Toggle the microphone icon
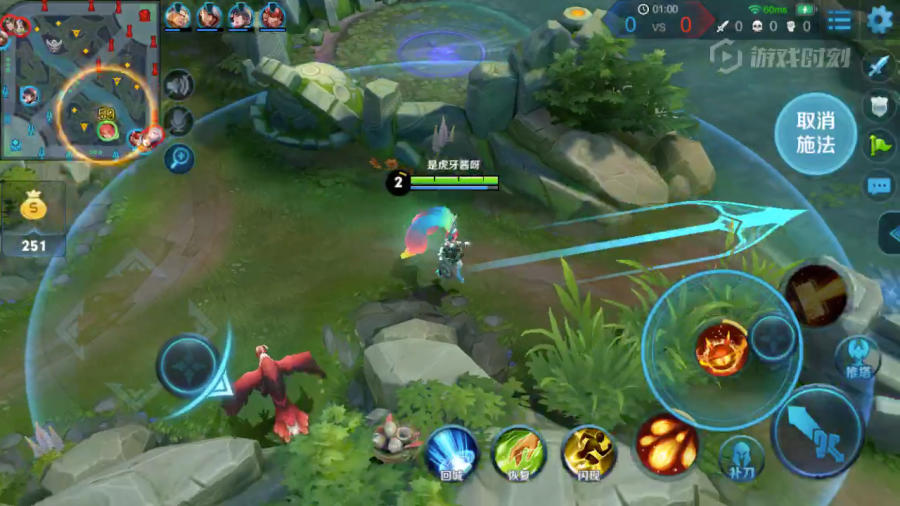 coord(179,122)
